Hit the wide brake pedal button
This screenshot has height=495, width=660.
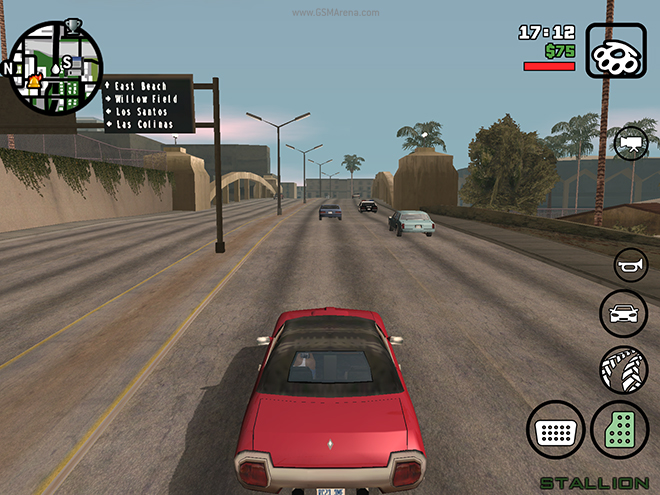coord(556,431)
